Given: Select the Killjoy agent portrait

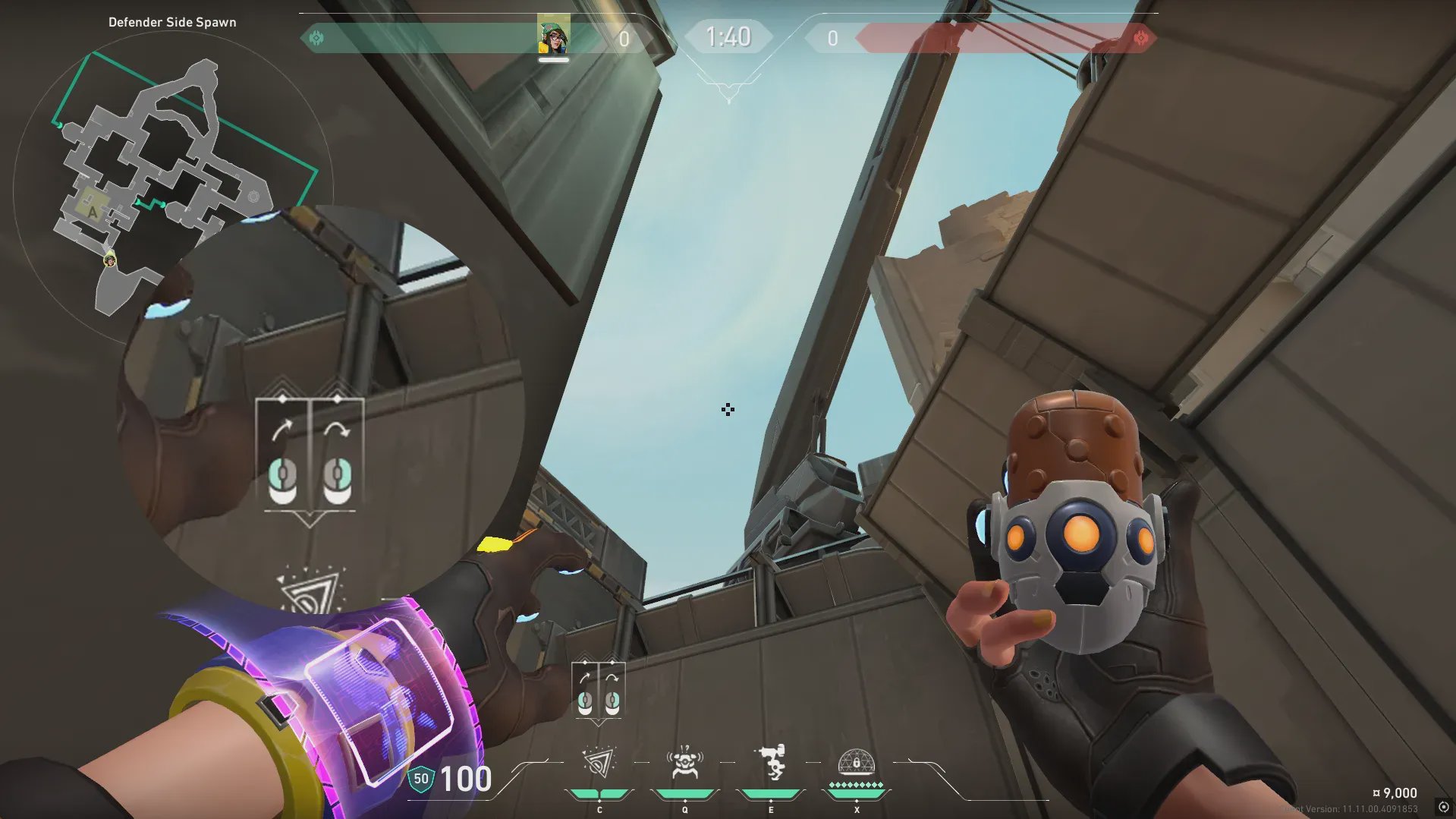Looking at the screenshot, I should pos(553,36).
